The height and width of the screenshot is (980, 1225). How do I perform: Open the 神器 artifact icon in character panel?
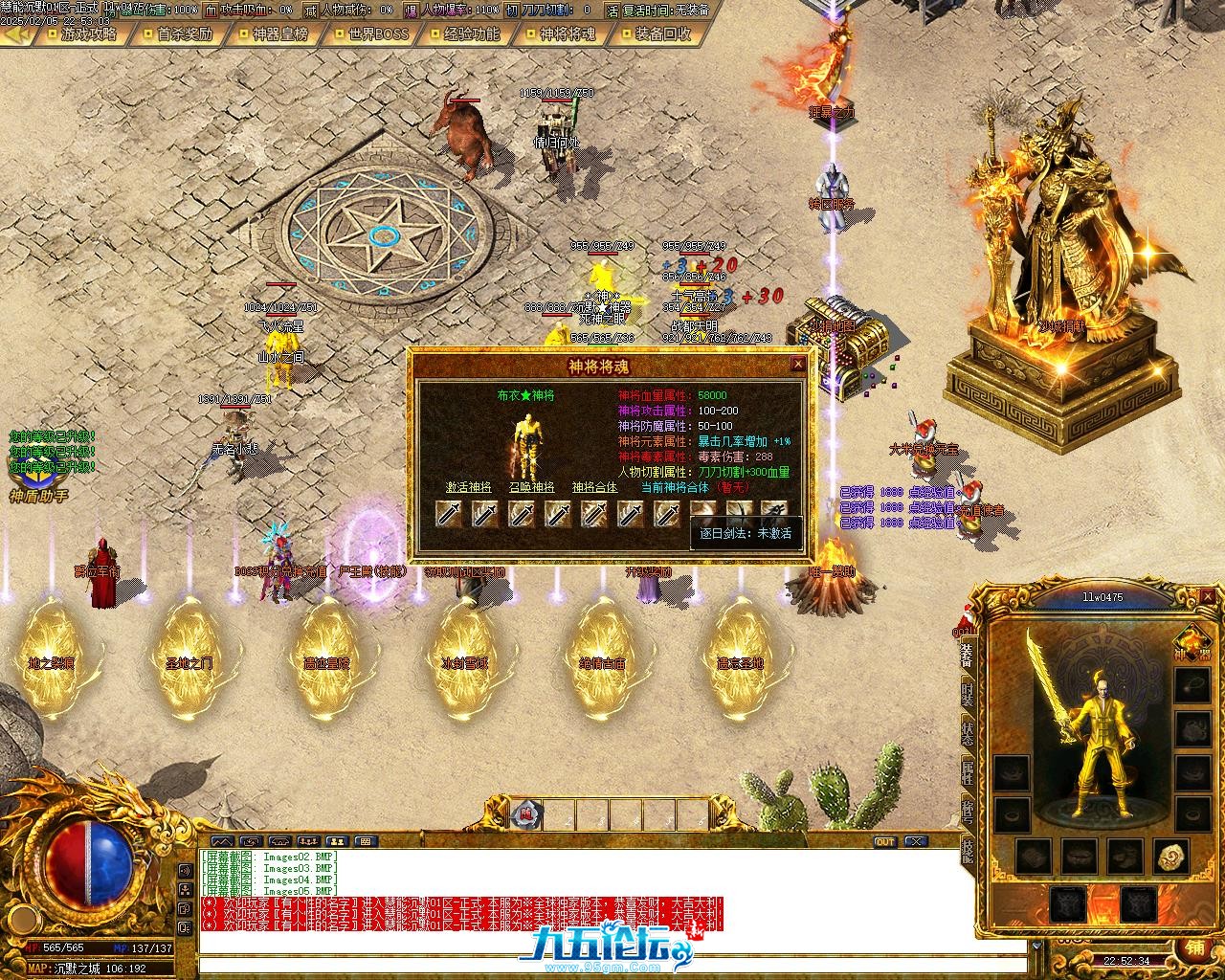point(1192,643)
